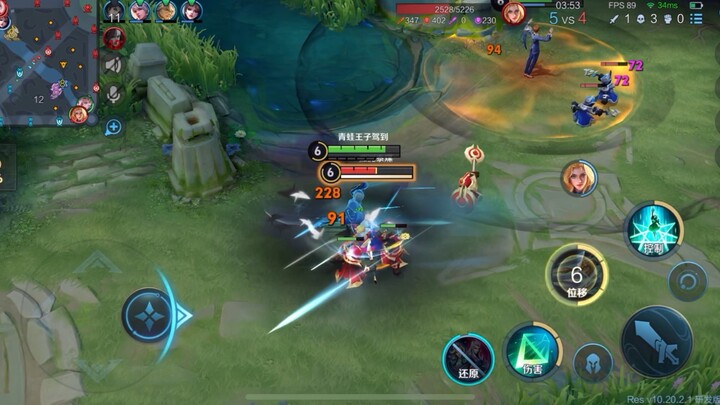Toggle the microphone voice button
Screen dimensions: 720x405
coord(113,93)
